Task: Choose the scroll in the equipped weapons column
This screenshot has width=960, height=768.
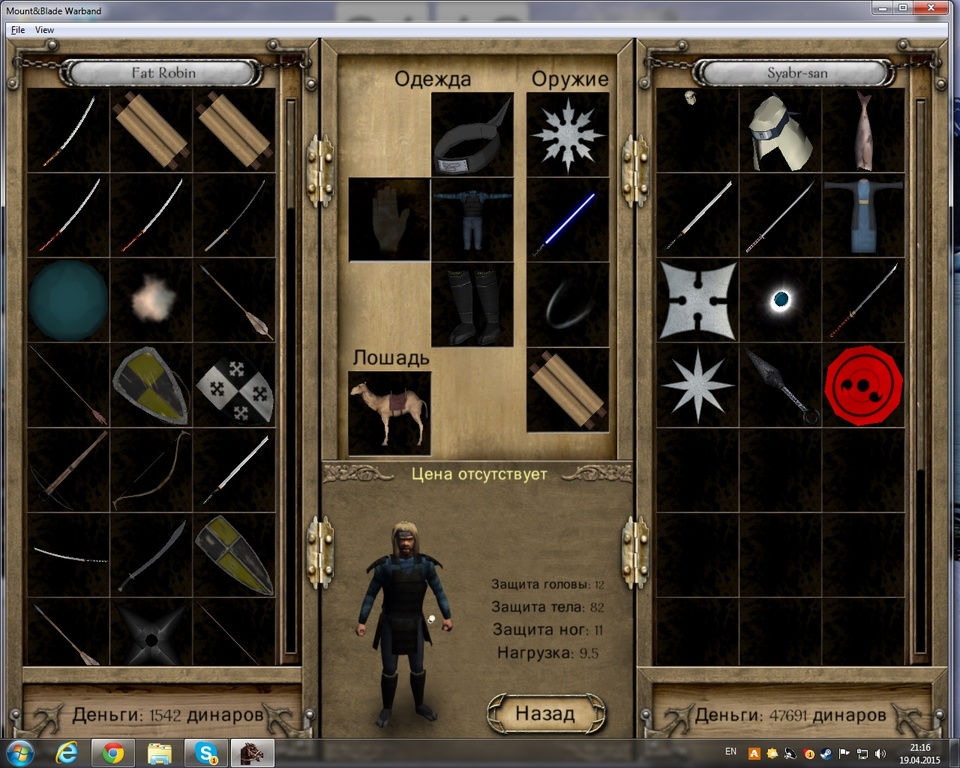Action: (567, 389)
